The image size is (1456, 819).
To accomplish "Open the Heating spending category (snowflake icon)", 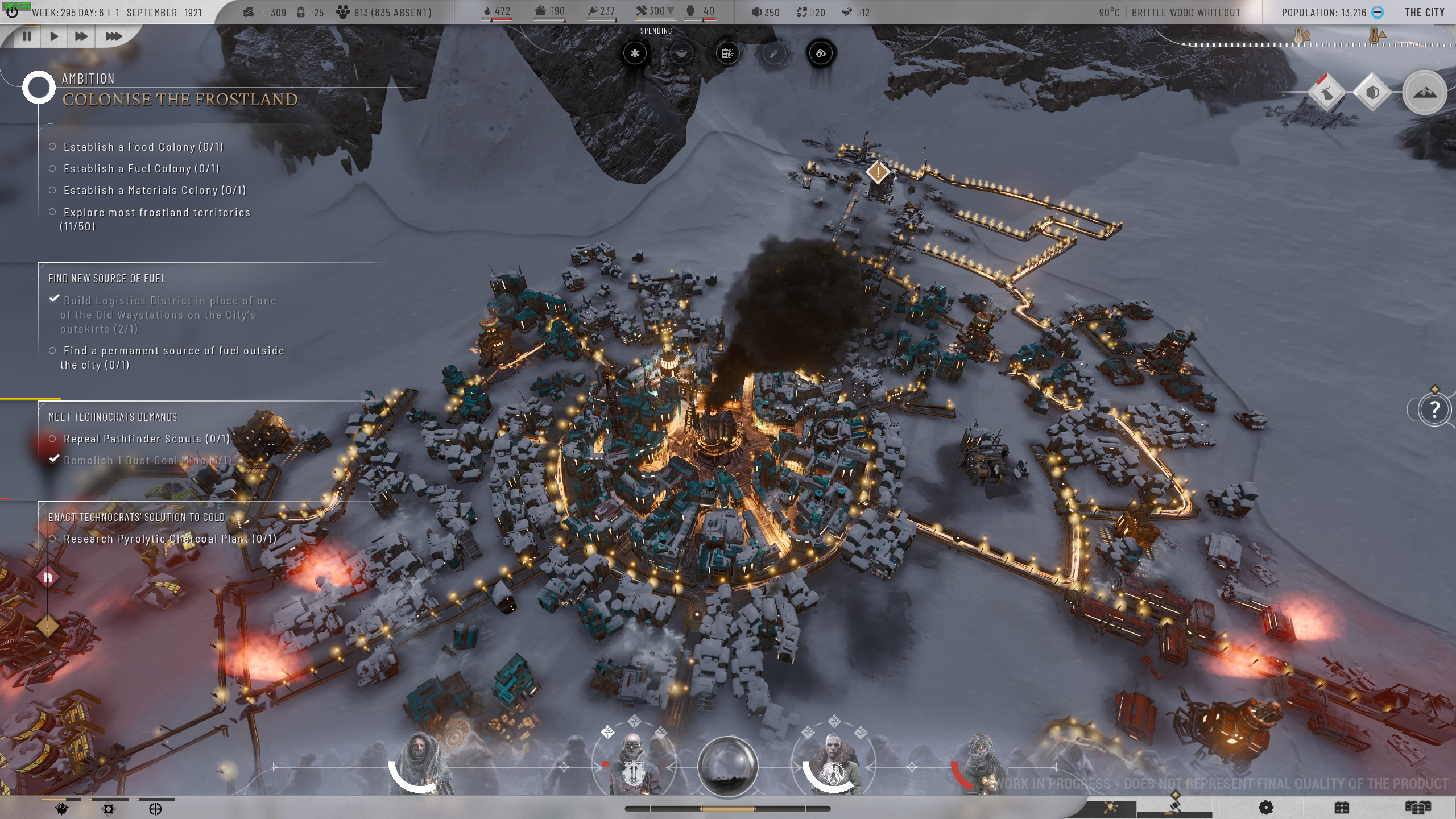I will coord(635,53).
